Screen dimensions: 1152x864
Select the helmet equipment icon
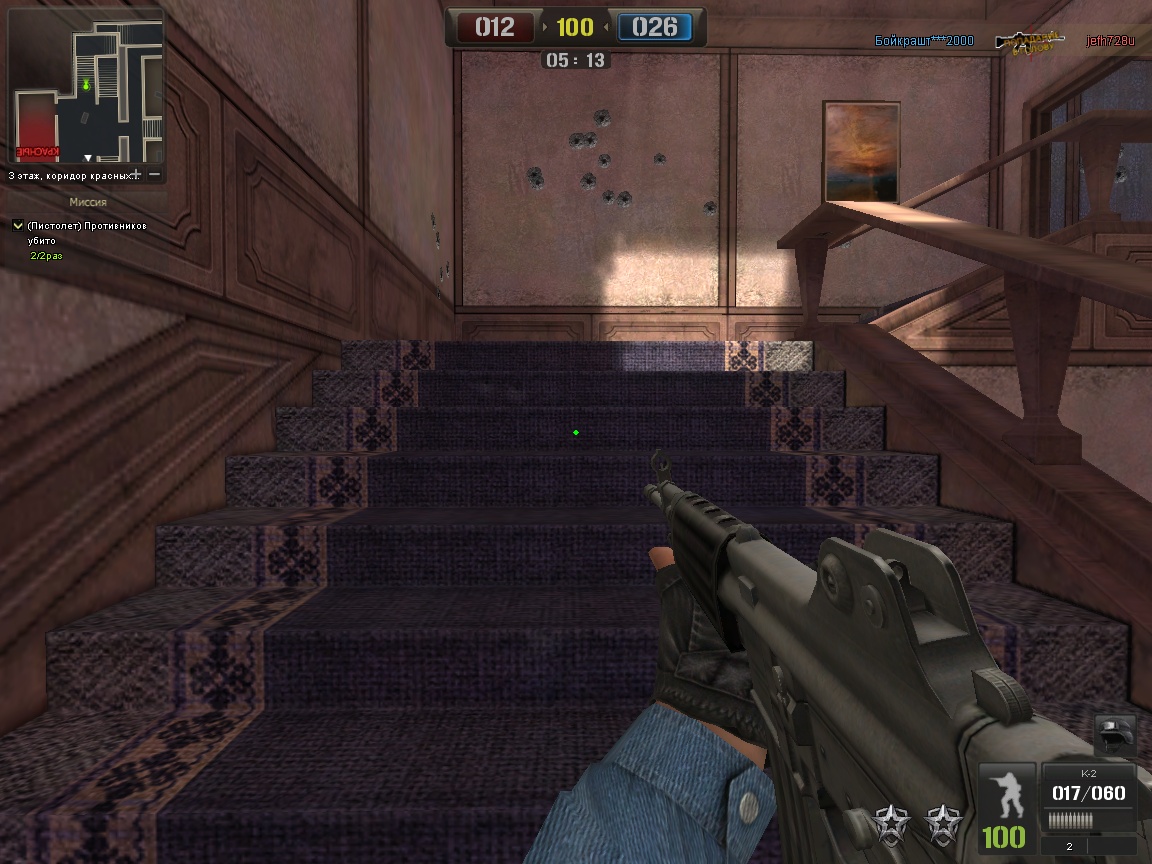coord(1113,735)
